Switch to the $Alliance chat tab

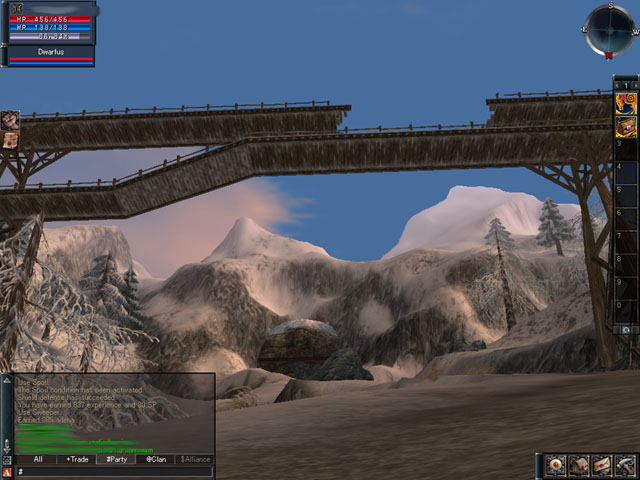click(x=195, y=459)
